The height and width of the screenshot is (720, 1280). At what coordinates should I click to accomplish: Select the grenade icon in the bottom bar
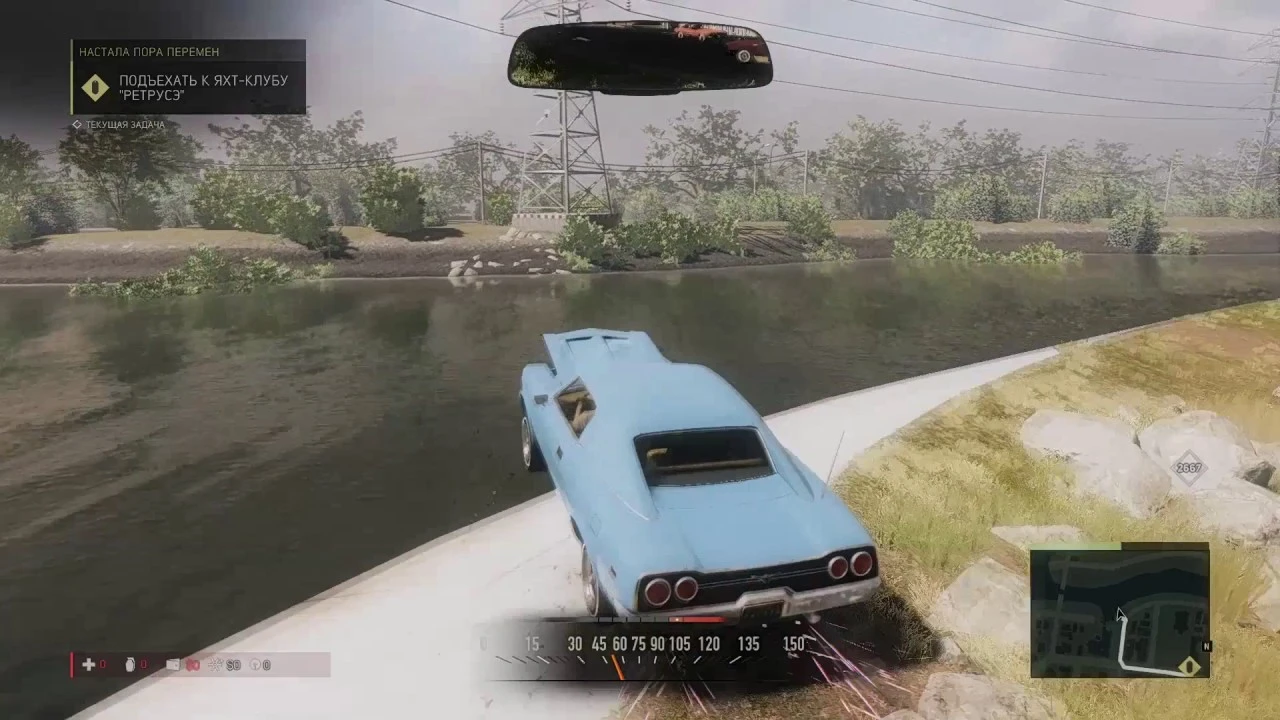130,665
